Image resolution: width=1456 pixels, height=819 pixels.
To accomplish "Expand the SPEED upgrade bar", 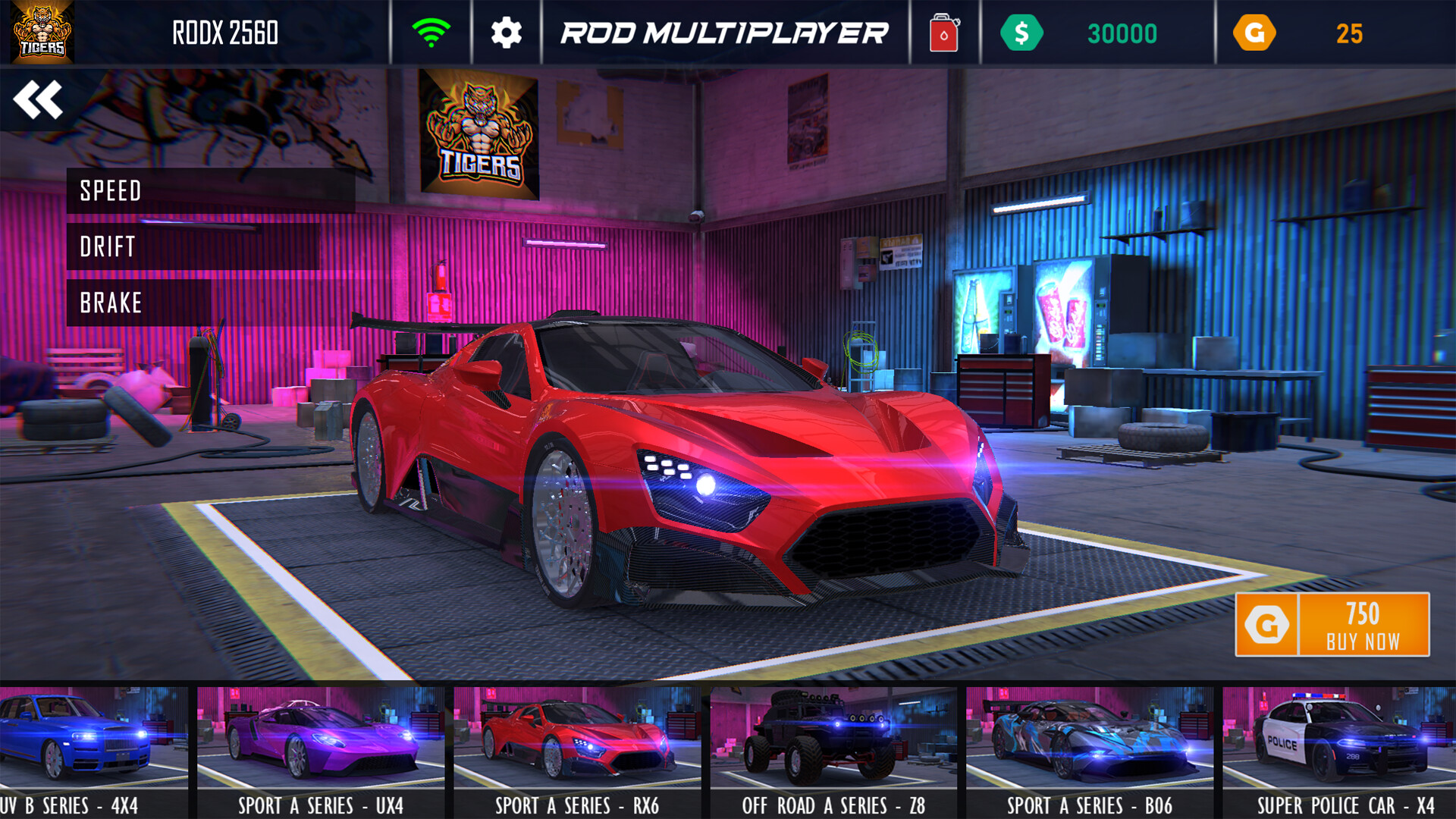I will tap(212, 191).
